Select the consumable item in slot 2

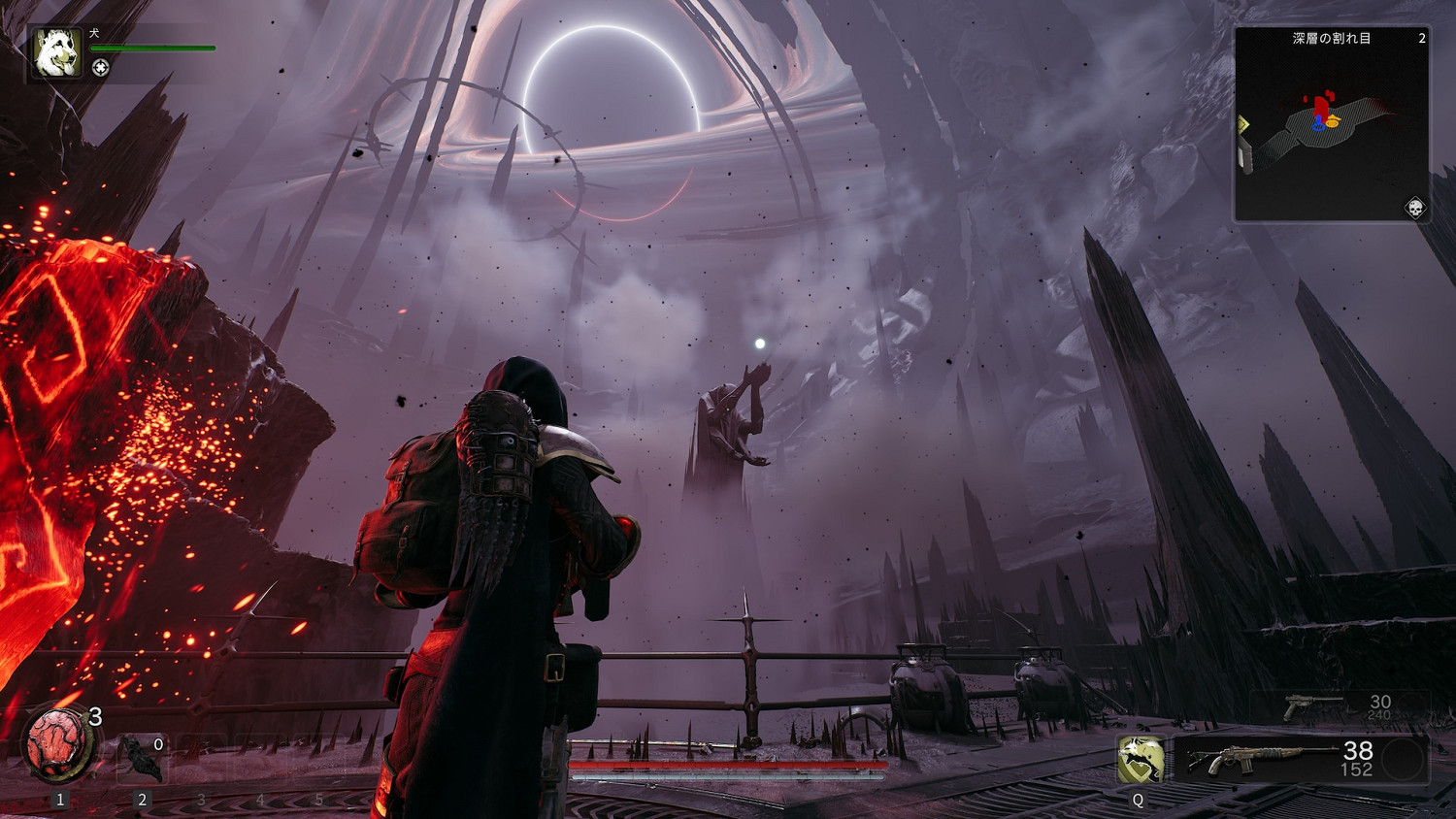[143, 759]
